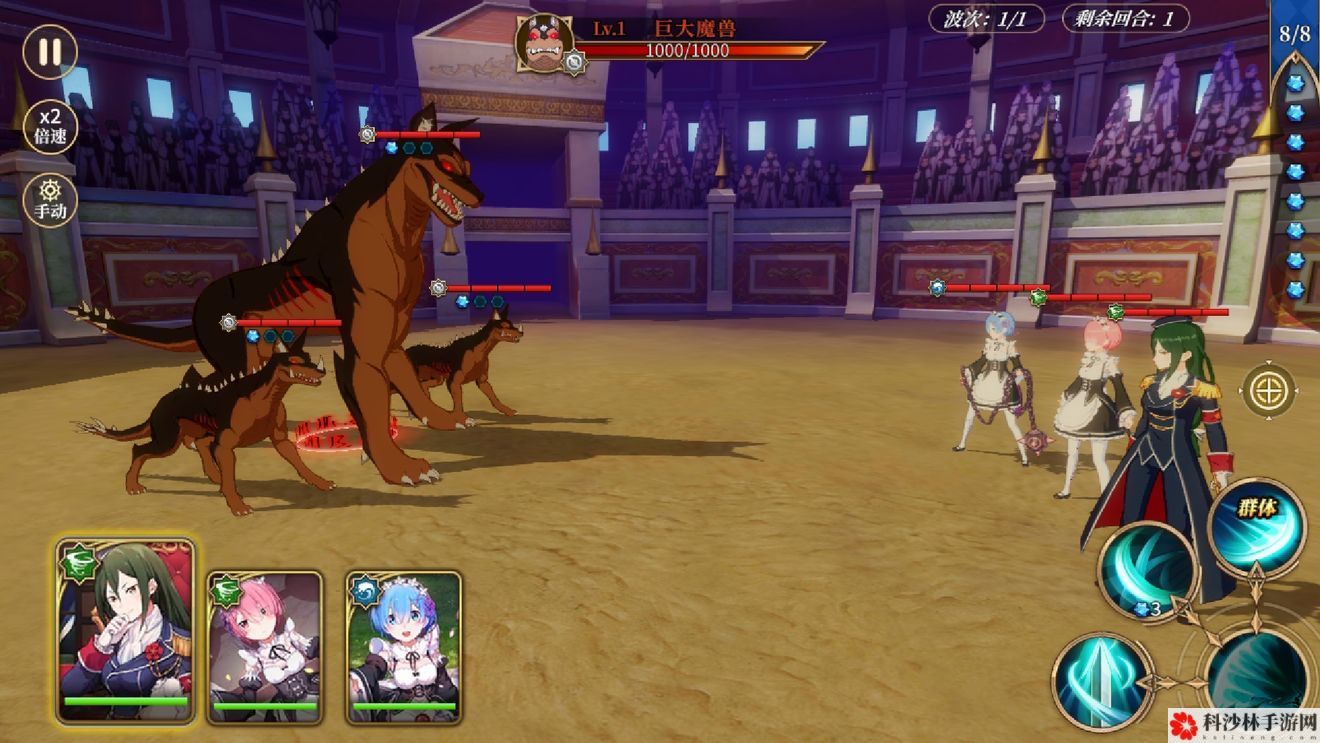Click the gold crosshair target button
Viewport: 1320px width, 743px height.
click(x=1269, y=390)
